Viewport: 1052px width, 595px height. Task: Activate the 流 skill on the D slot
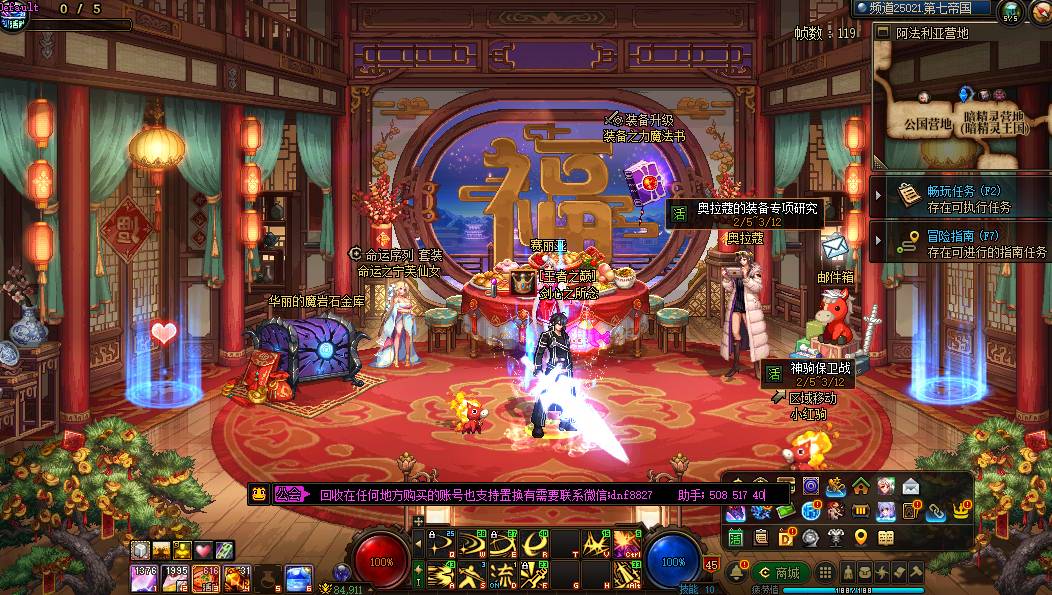click(x=503, y=574)
